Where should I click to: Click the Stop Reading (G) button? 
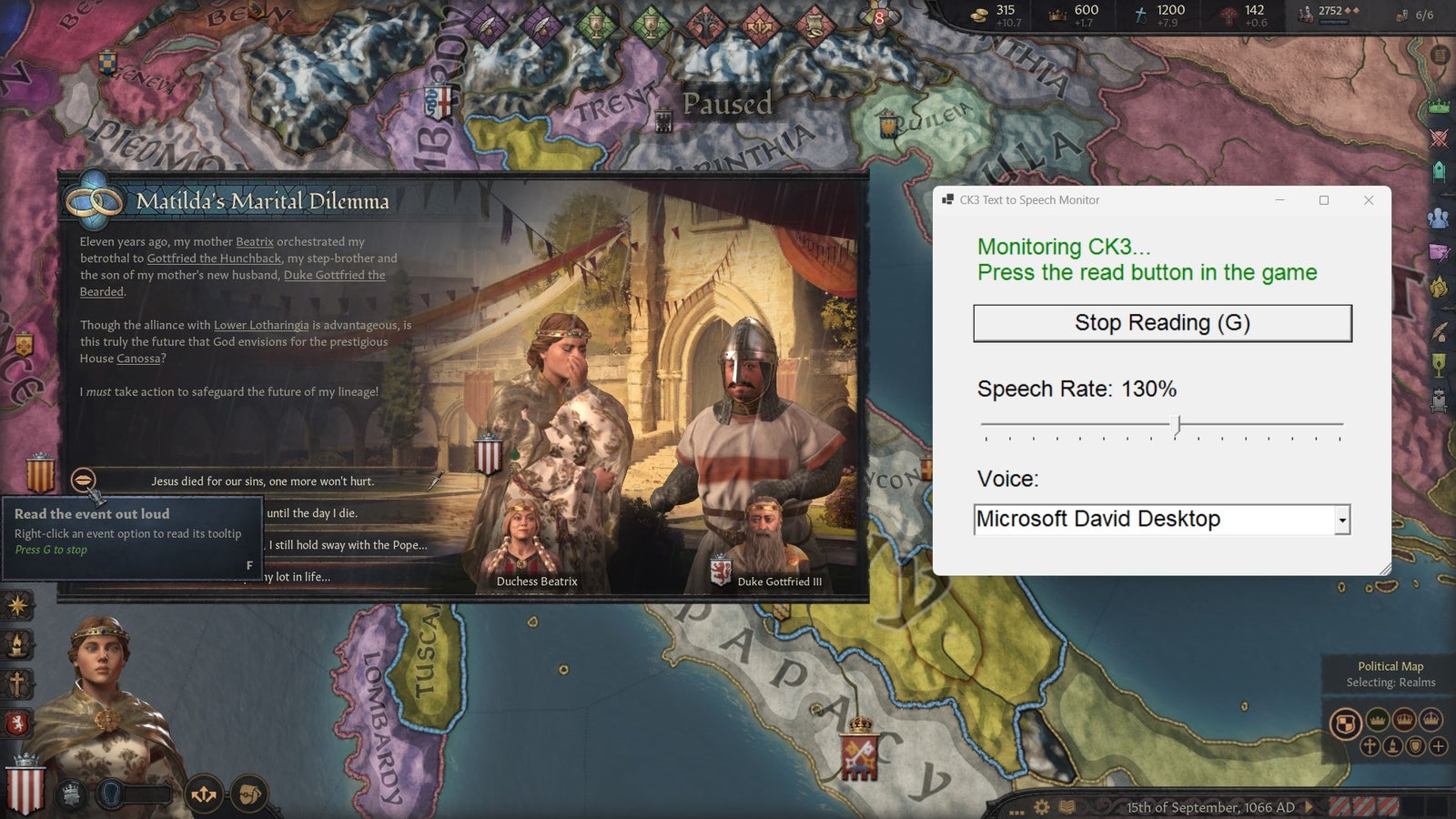click(1162, 323)
